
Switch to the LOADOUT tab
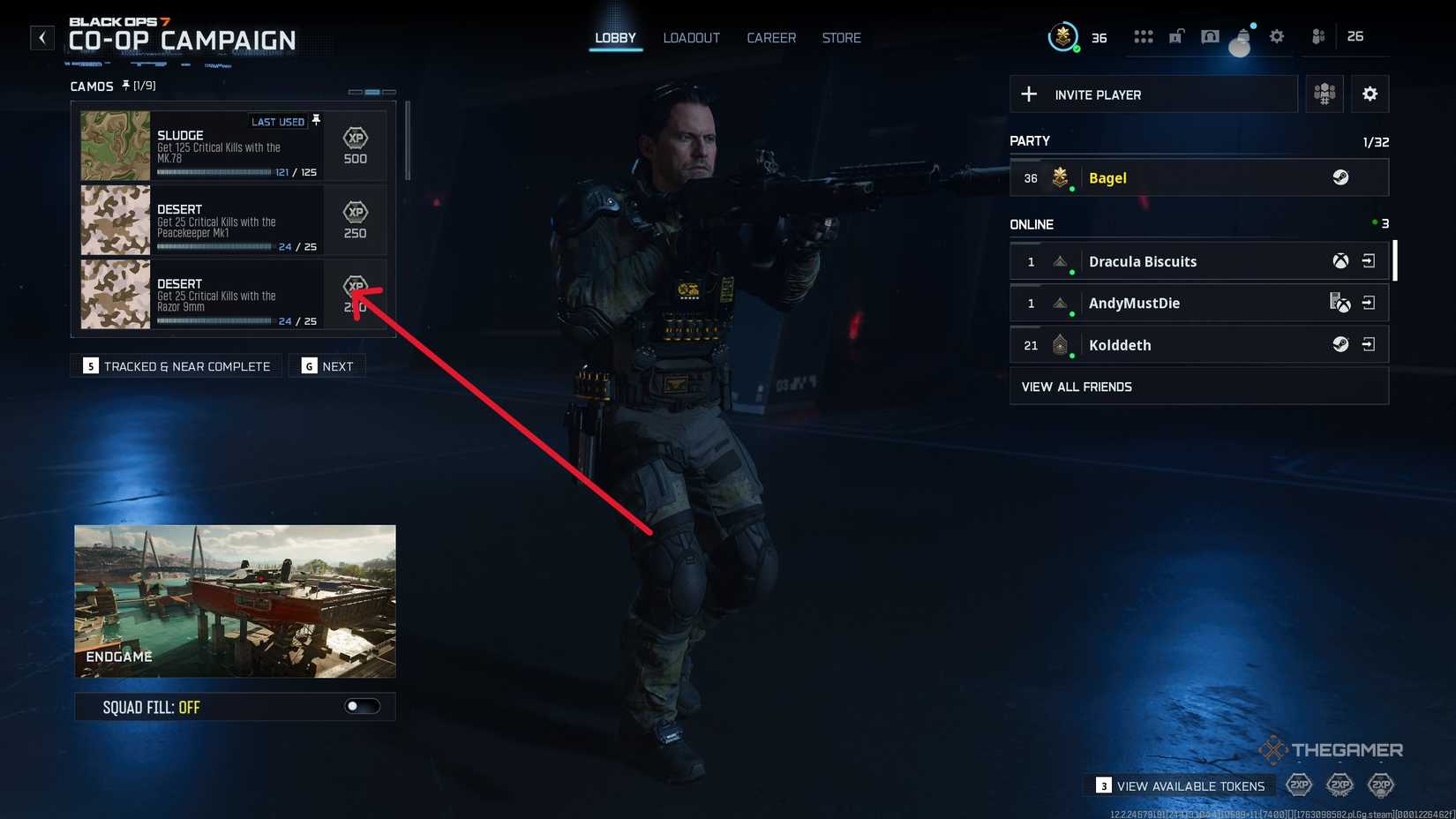[691, 38]
